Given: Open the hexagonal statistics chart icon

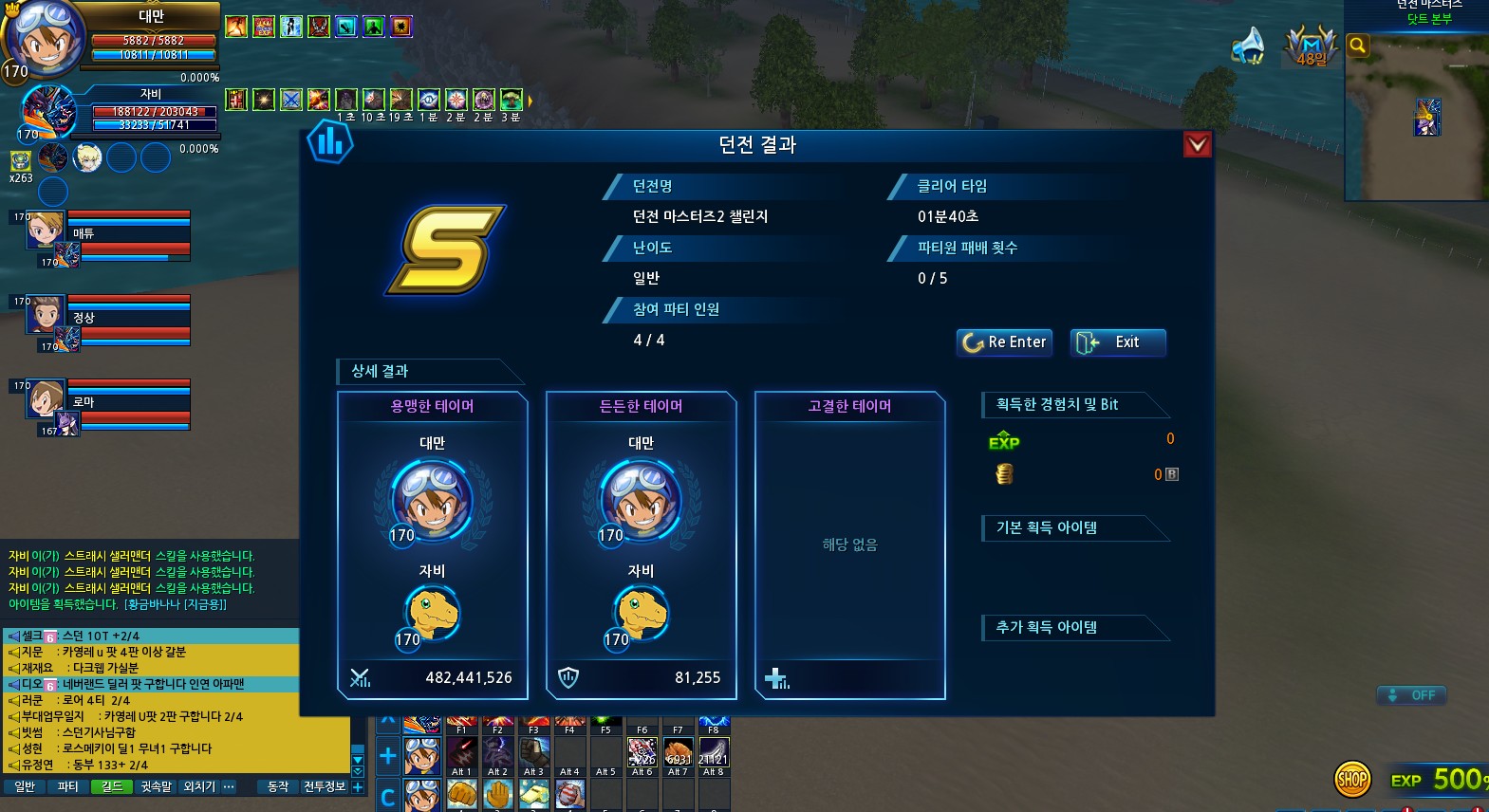Looking at the screenshot, I should 329,143.
